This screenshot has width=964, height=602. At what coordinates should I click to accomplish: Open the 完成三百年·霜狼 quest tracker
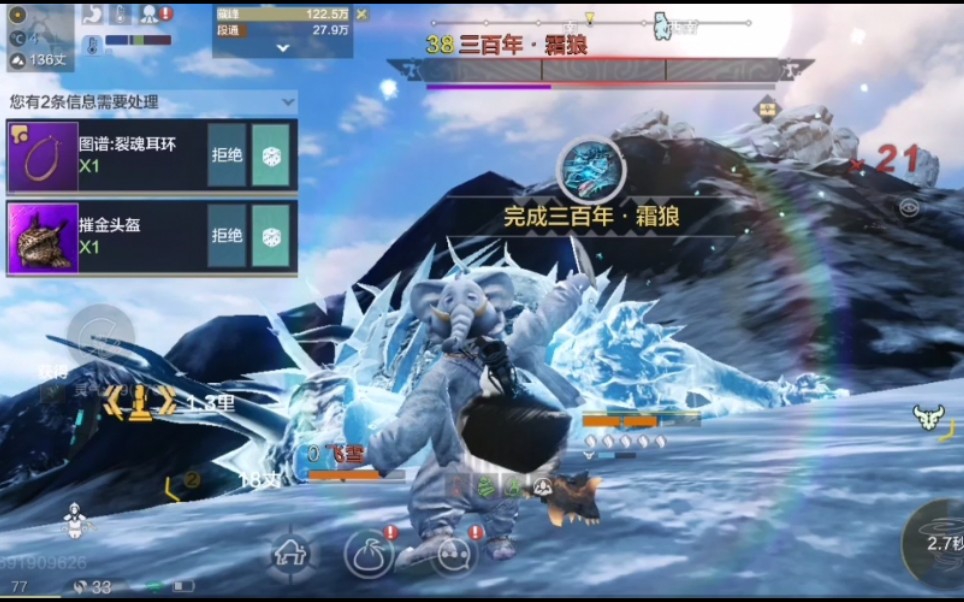pos(591,216)
